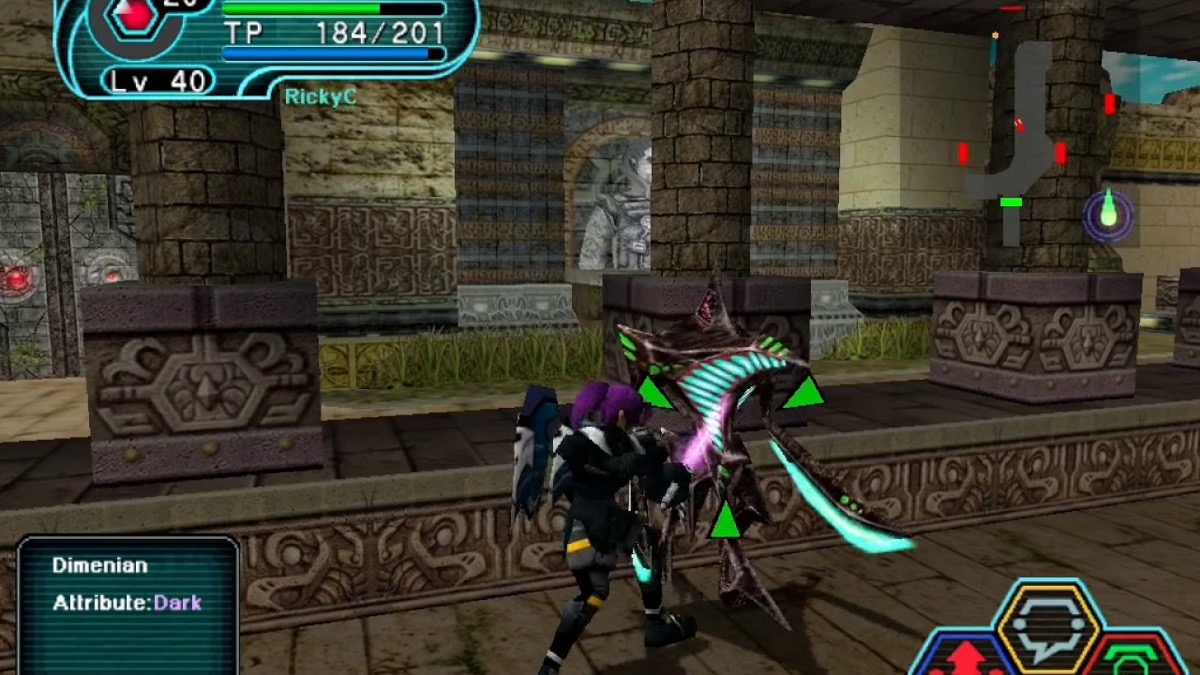This screenshot has height=675, width=1200.
Task: Select the glowing player position marker on minimap
Action: 1108,214
